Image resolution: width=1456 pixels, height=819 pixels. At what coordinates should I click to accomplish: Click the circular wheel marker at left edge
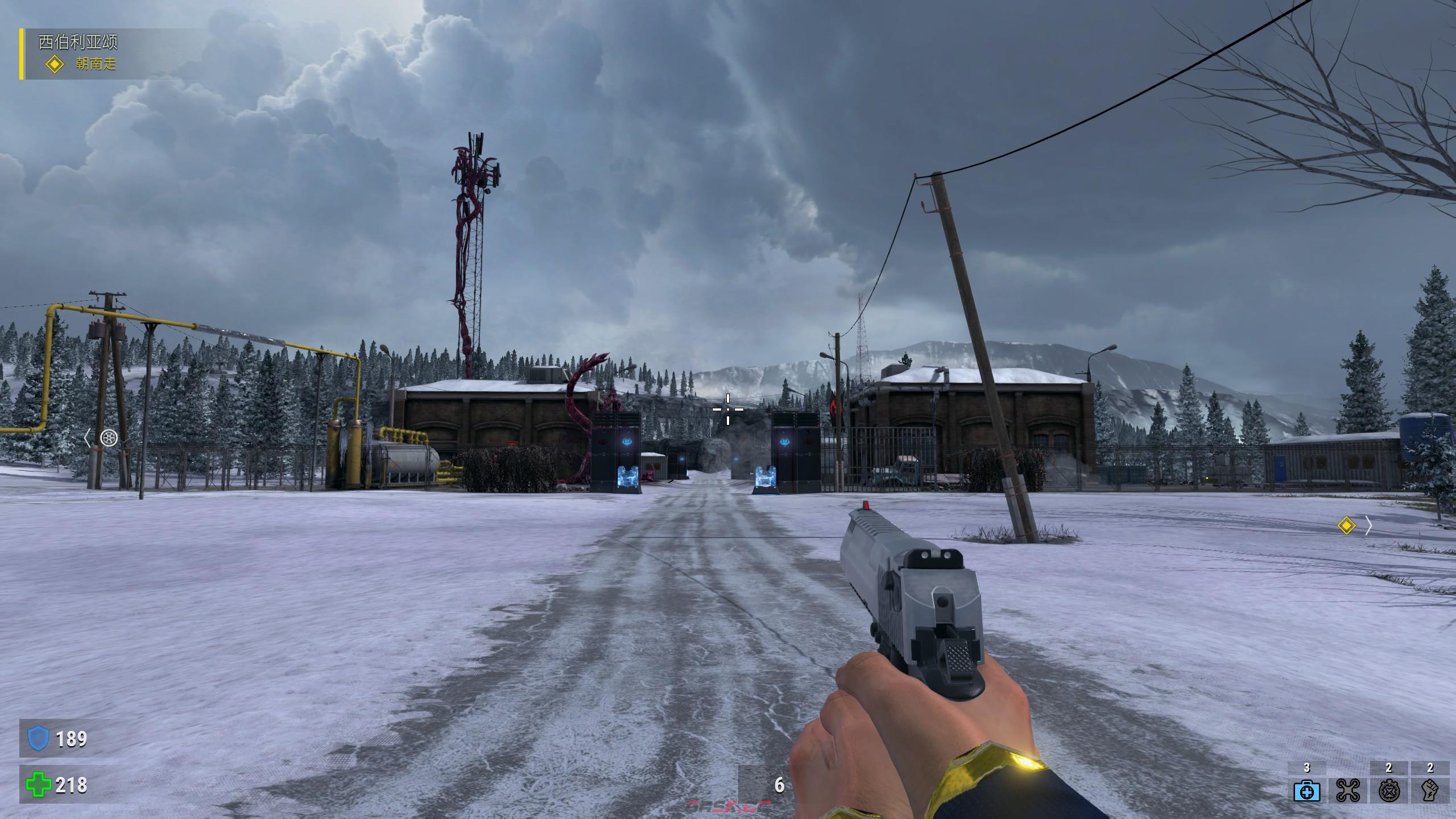(109, 437)
